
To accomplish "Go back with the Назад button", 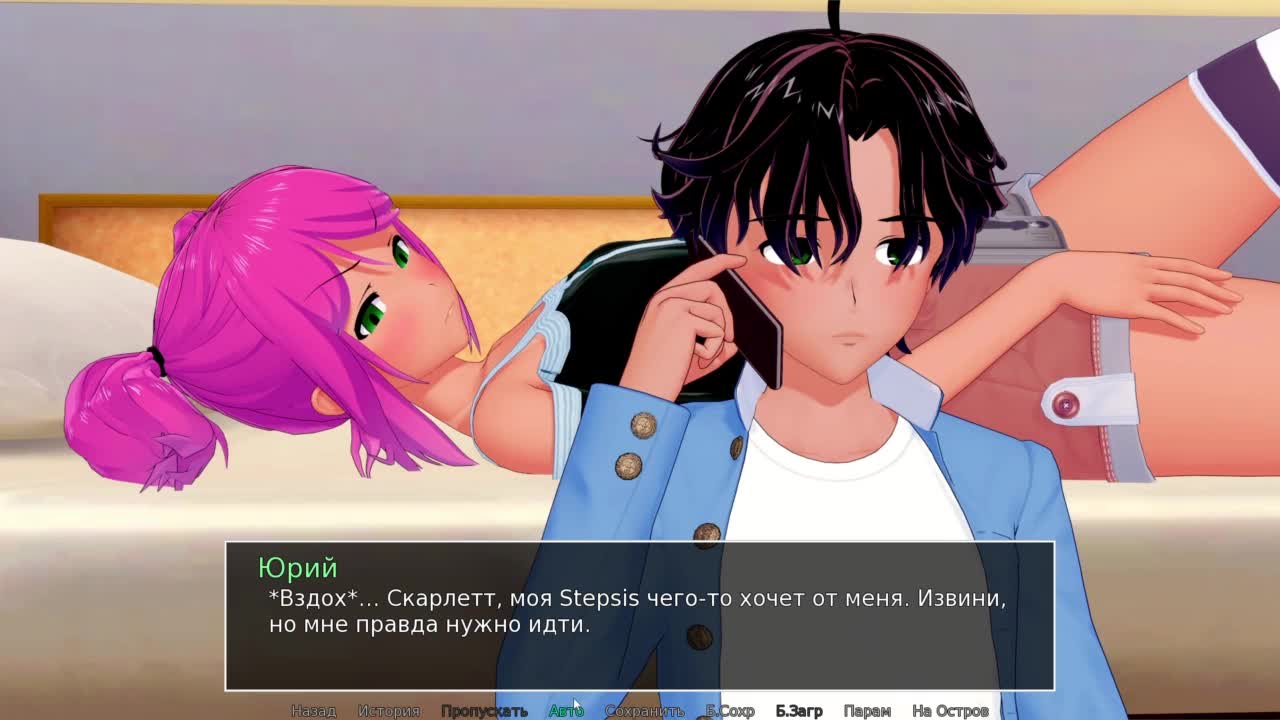I will (x=313, y=711).
